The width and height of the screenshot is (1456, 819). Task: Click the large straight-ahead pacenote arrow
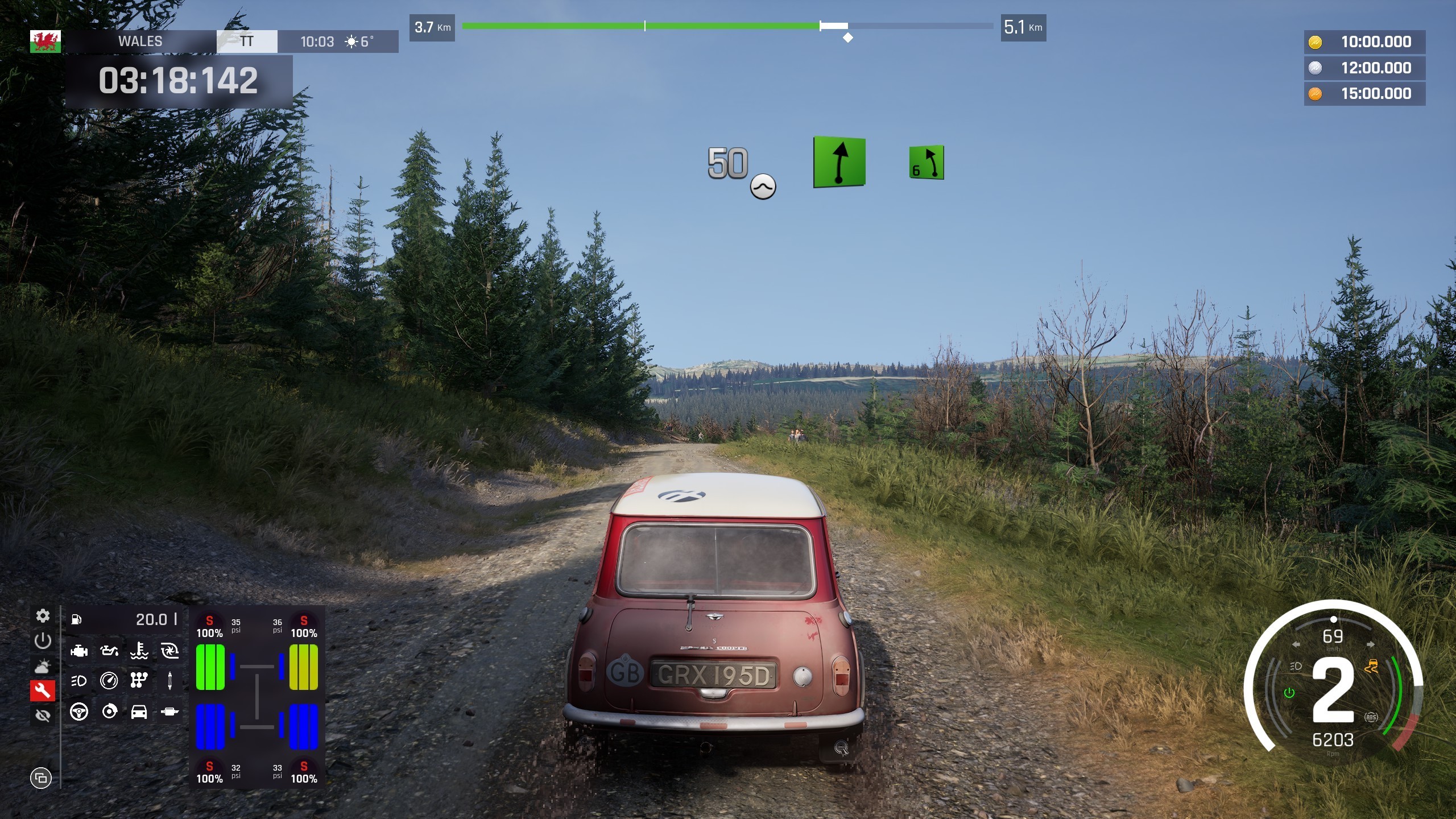(839, 162)
